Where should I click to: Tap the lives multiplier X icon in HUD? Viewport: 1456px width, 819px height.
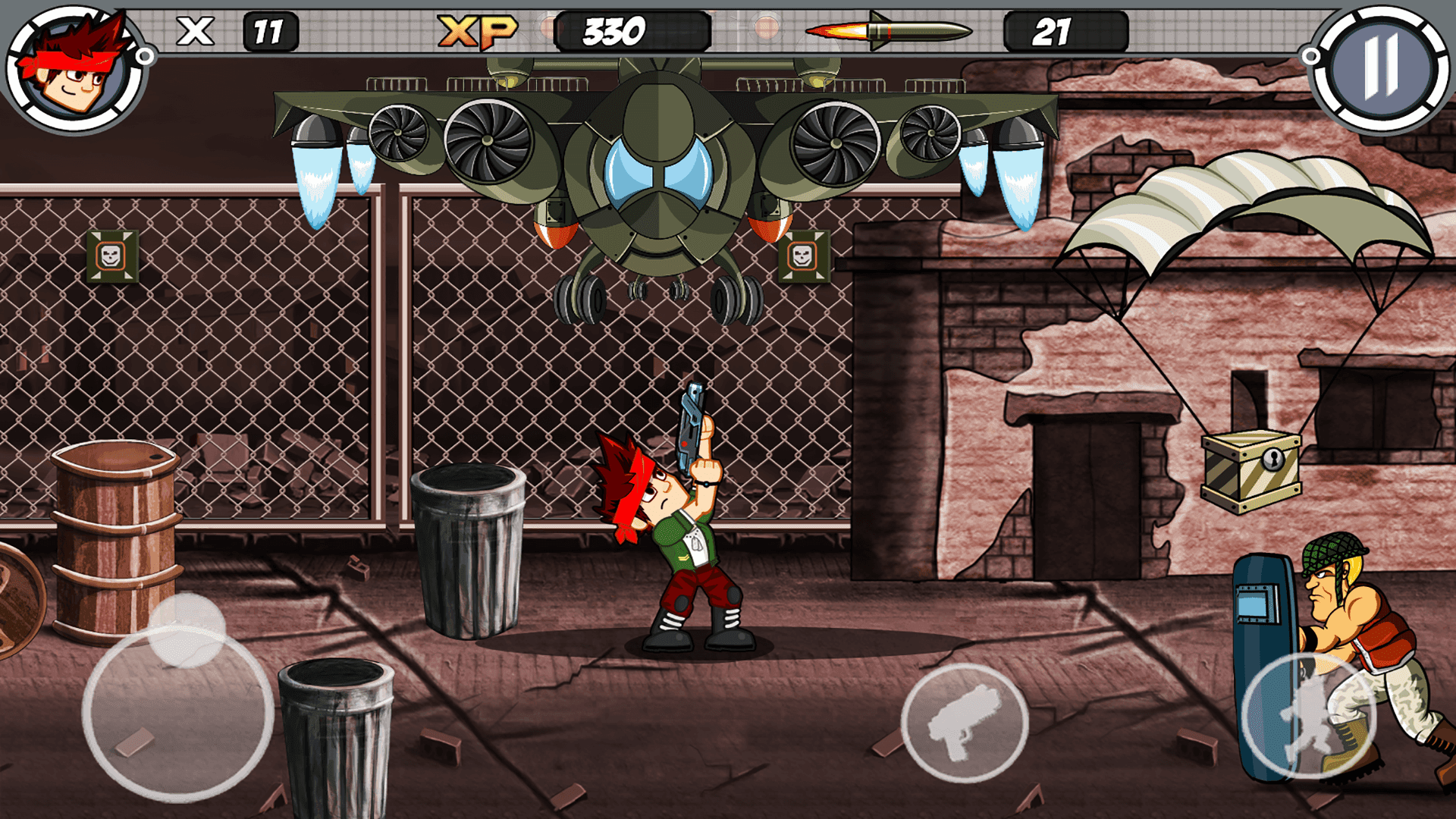(196, 30)
